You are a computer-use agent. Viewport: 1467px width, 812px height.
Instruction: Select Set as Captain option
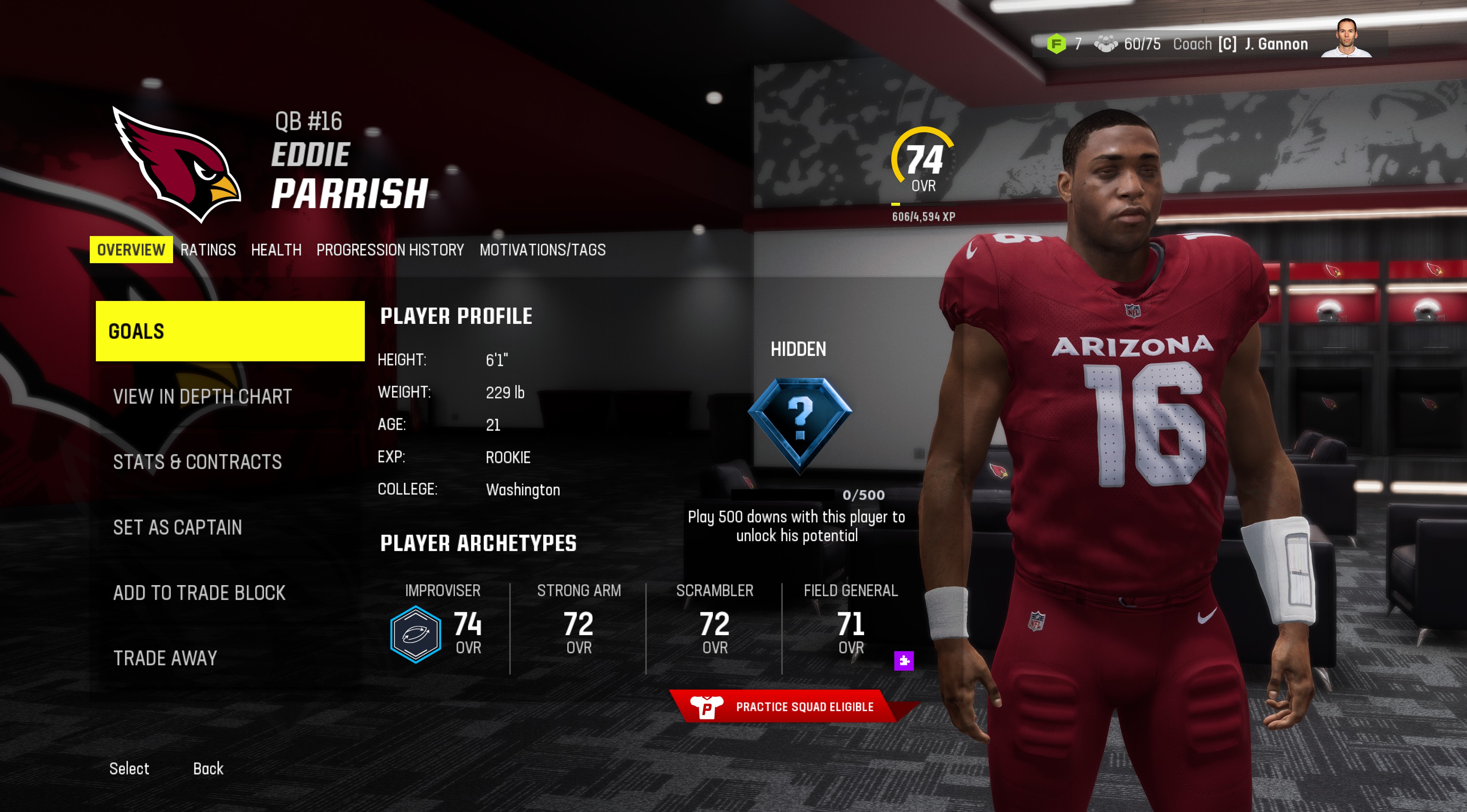coord(177,527)
